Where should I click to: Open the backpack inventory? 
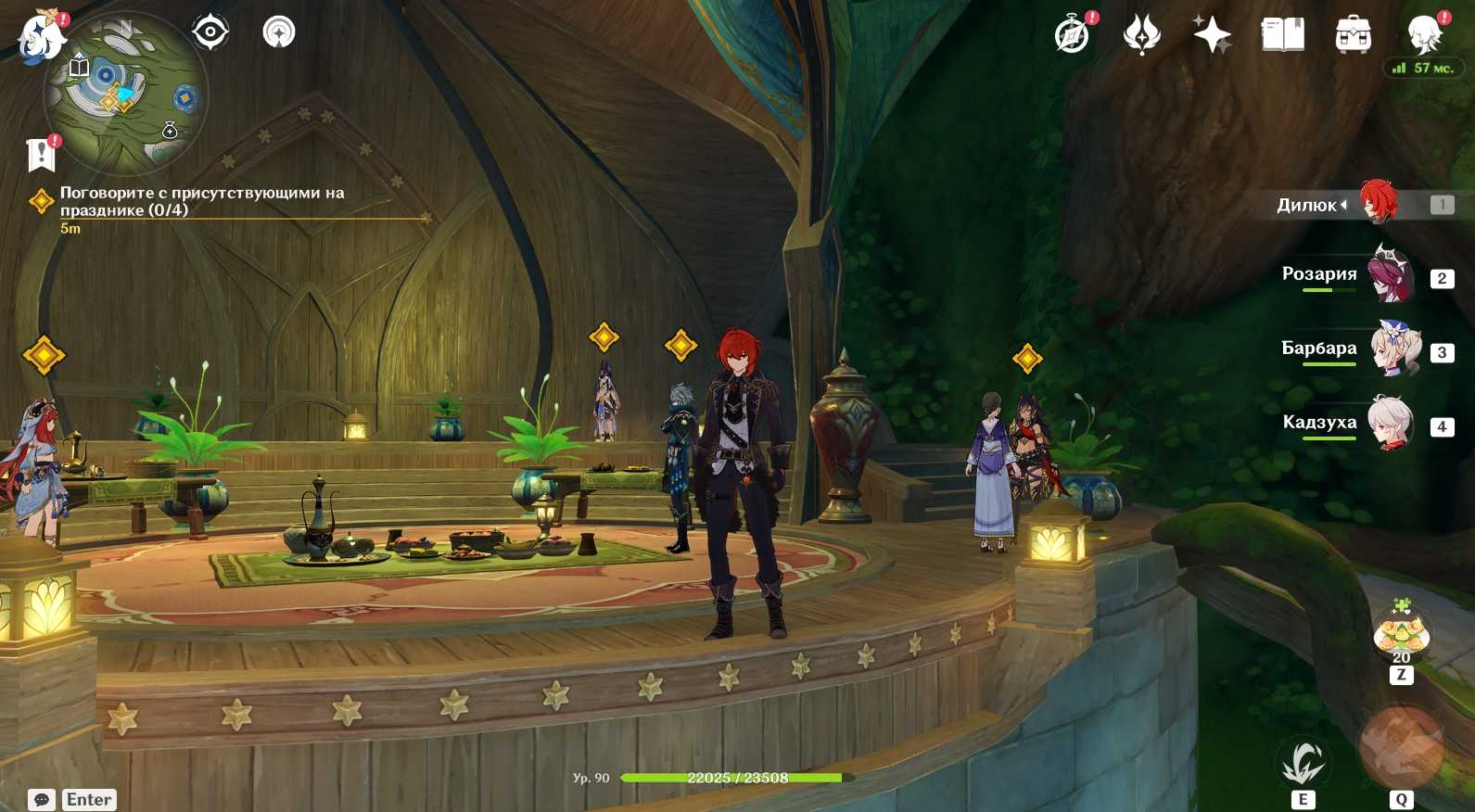1353,35
